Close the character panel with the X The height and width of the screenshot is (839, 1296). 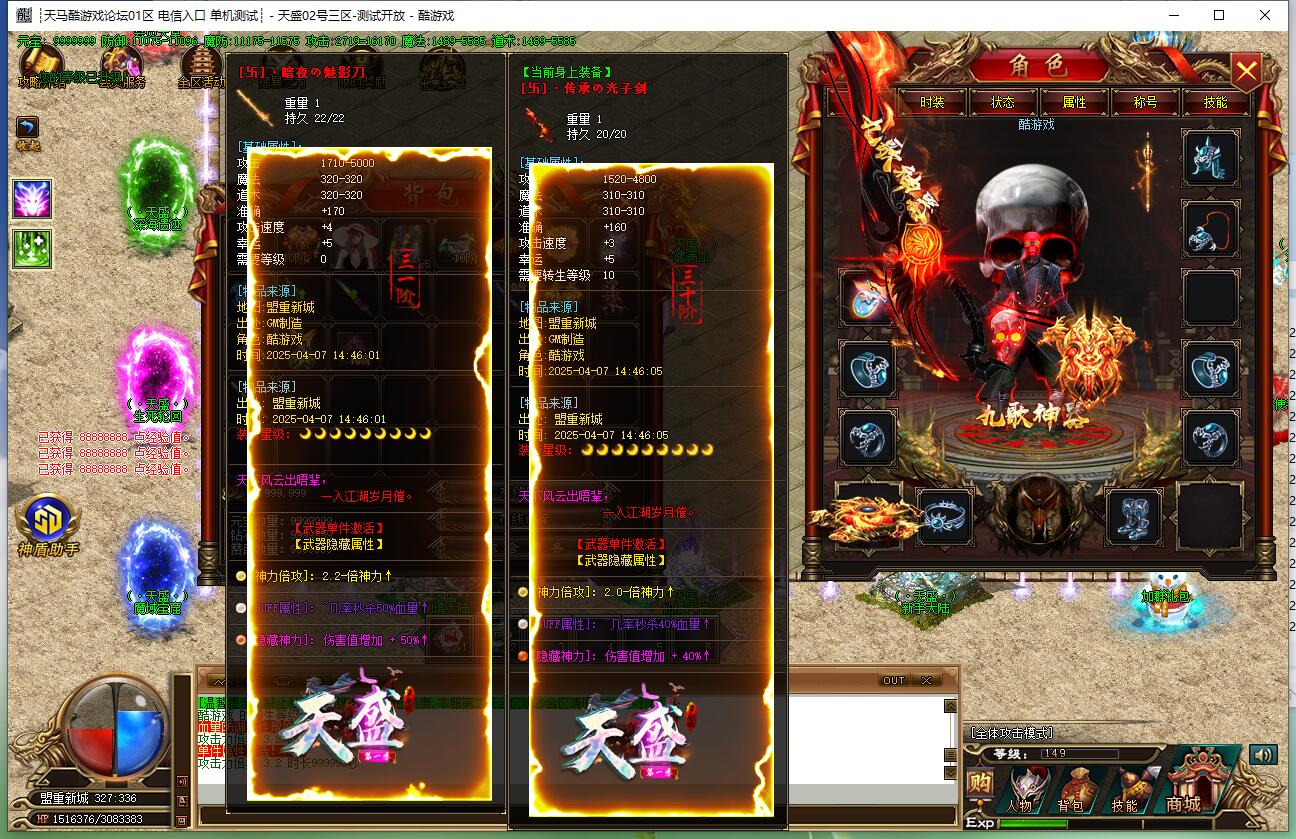click(x=1246, y=72)
